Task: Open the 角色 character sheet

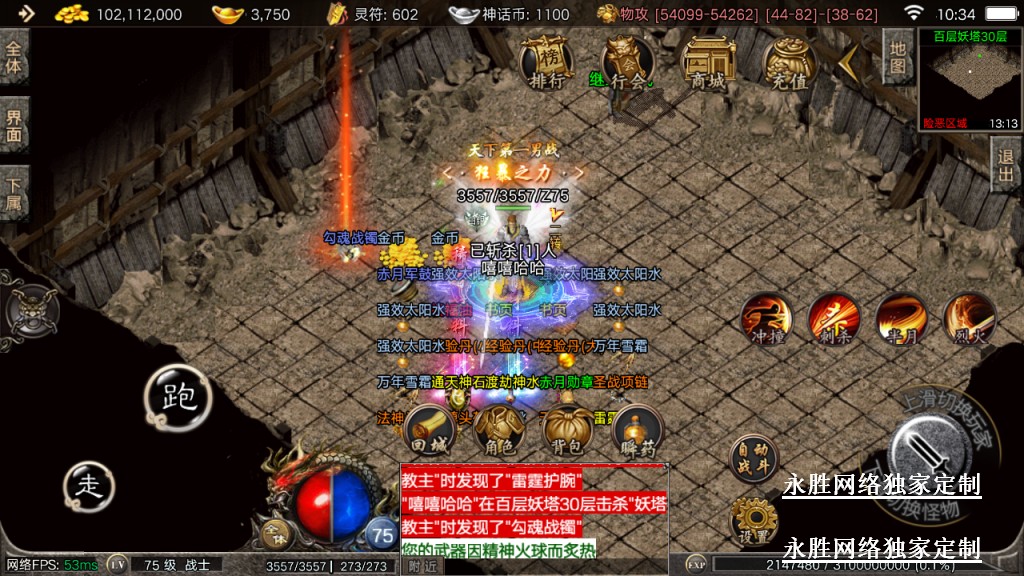Action: tap(499, 431)
